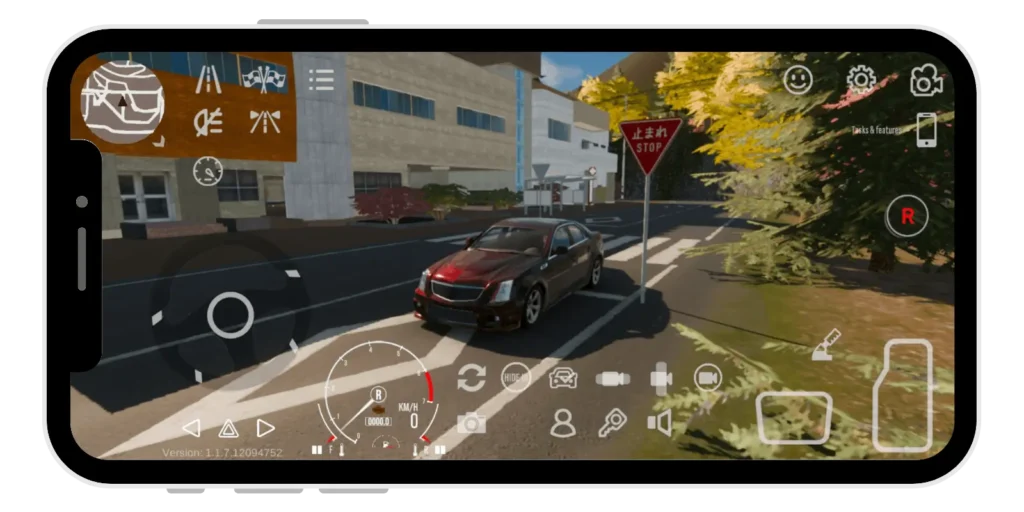
Task: Select the red R gear button
Action: click(x=908, y=216)
